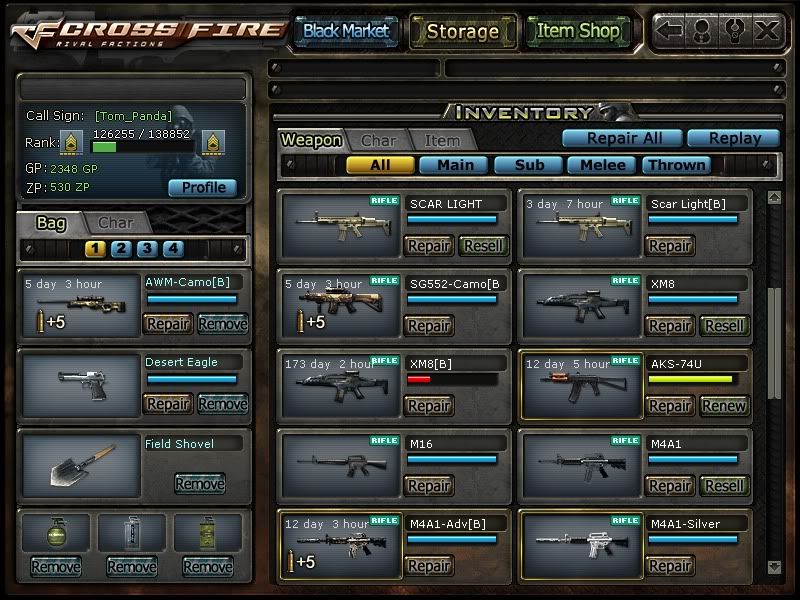Open the Item Shop

coord(578,31)
